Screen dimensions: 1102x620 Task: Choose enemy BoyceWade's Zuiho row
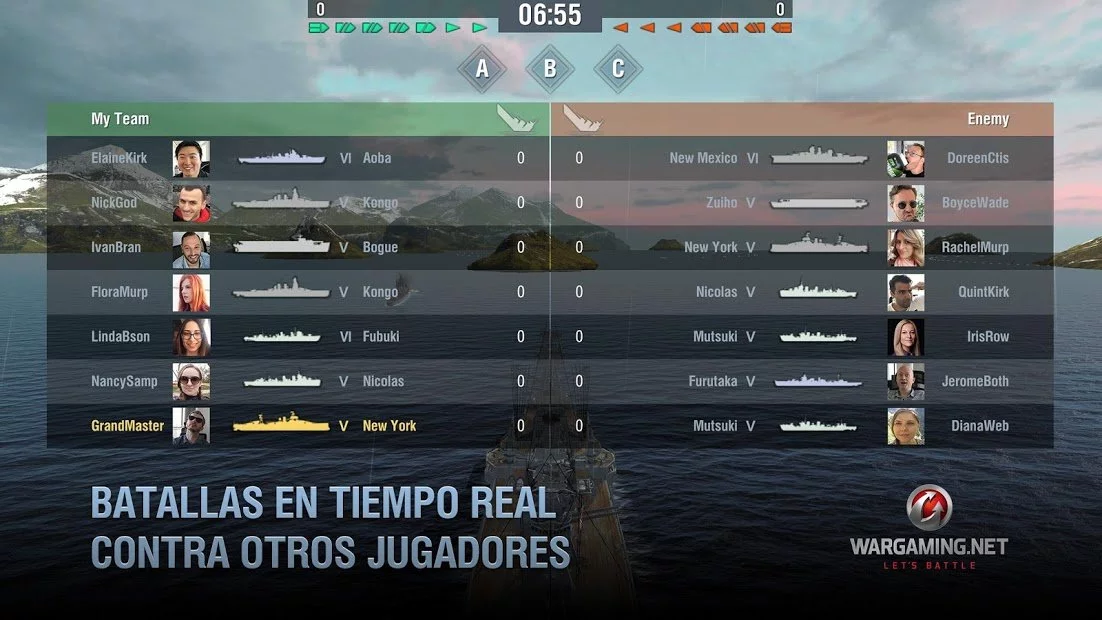point(802,203)
